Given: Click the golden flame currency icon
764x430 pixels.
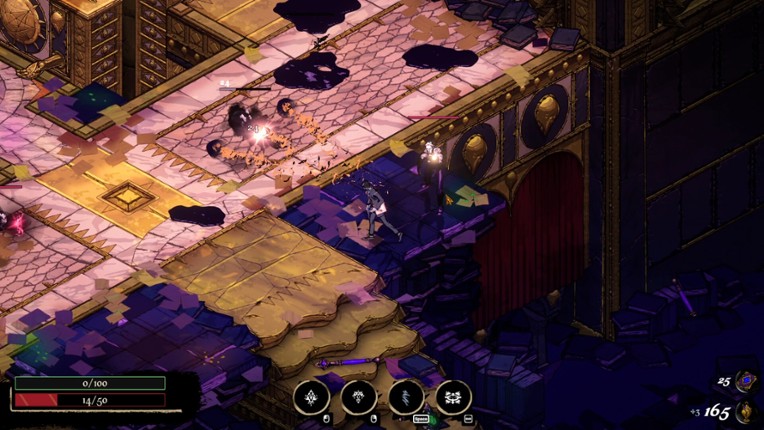Looking at the screenshot, I should pyautogui.click(x=745, y=411).
